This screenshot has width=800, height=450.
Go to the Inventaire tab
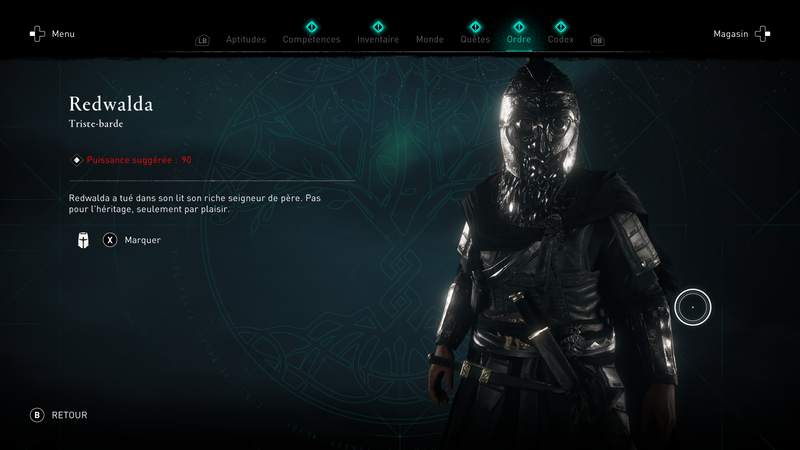378,40
